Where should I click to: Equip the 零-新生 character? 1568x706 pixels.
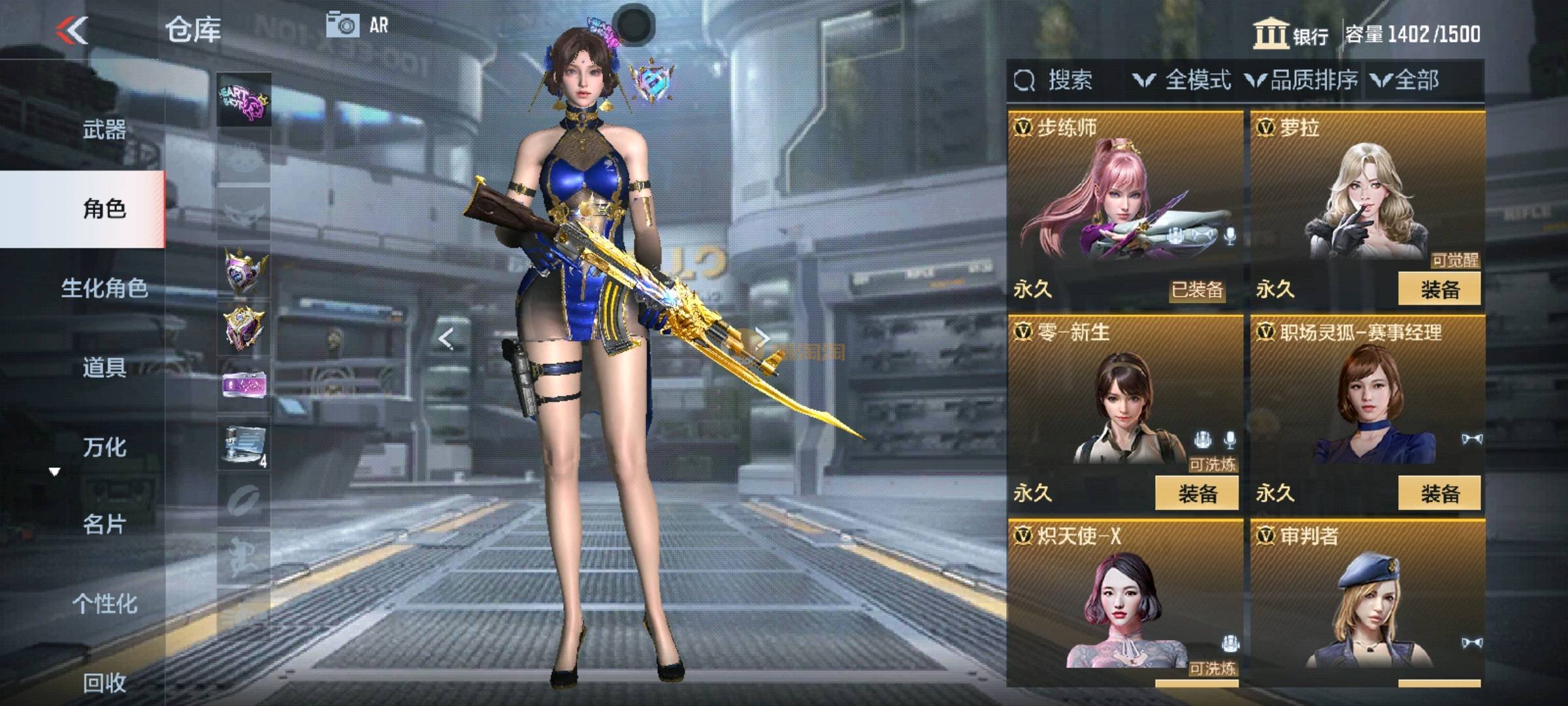1197,493
